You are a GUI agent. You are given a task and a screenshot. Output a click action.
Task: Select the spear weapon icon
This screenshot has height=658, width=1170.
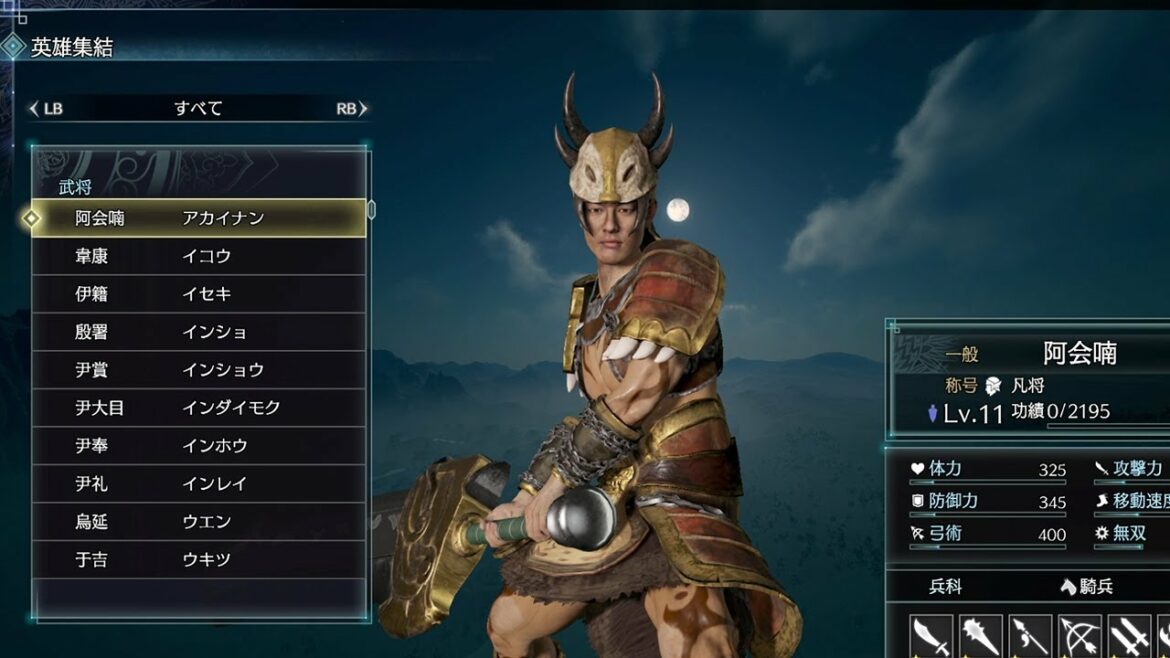(x=1030, y=637)
